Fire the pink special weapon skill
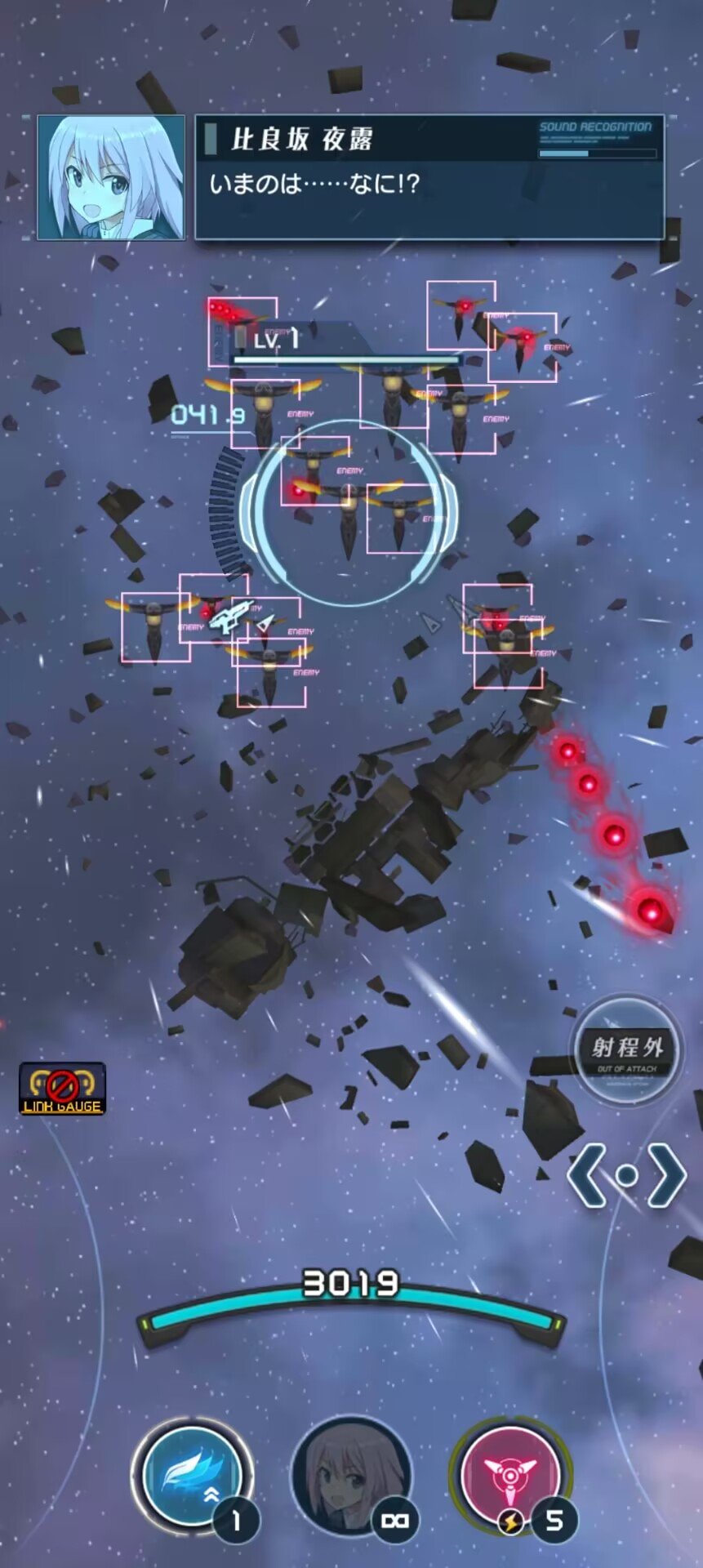 click(509, 1475)
